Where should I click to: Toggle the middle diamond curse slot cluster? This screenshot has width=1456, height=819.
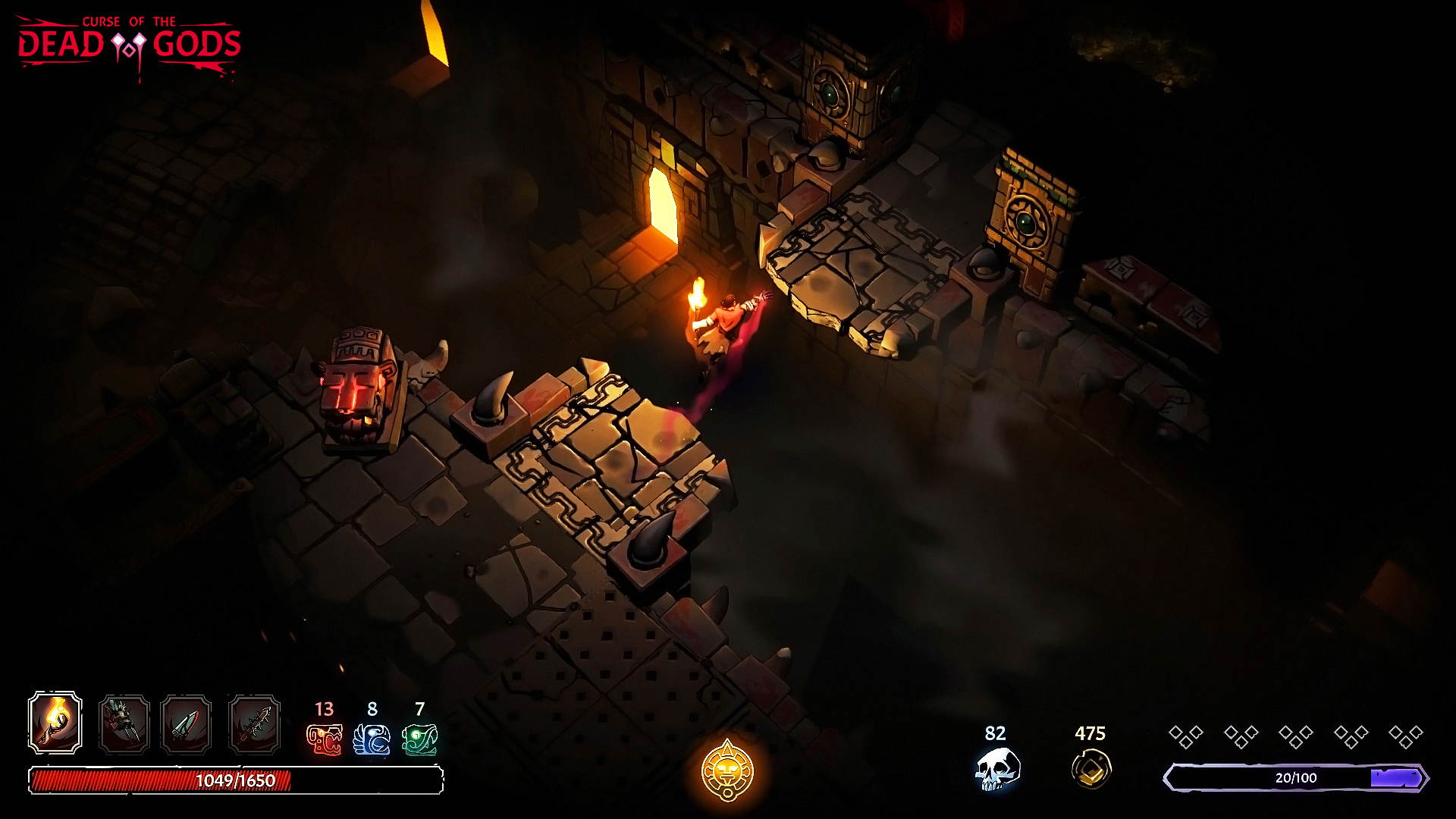tap(1297, 732)
